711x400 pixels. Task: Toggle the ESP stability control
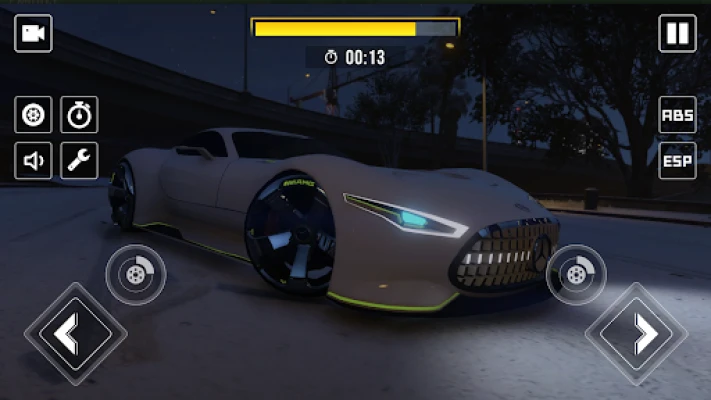click(677, 160)
